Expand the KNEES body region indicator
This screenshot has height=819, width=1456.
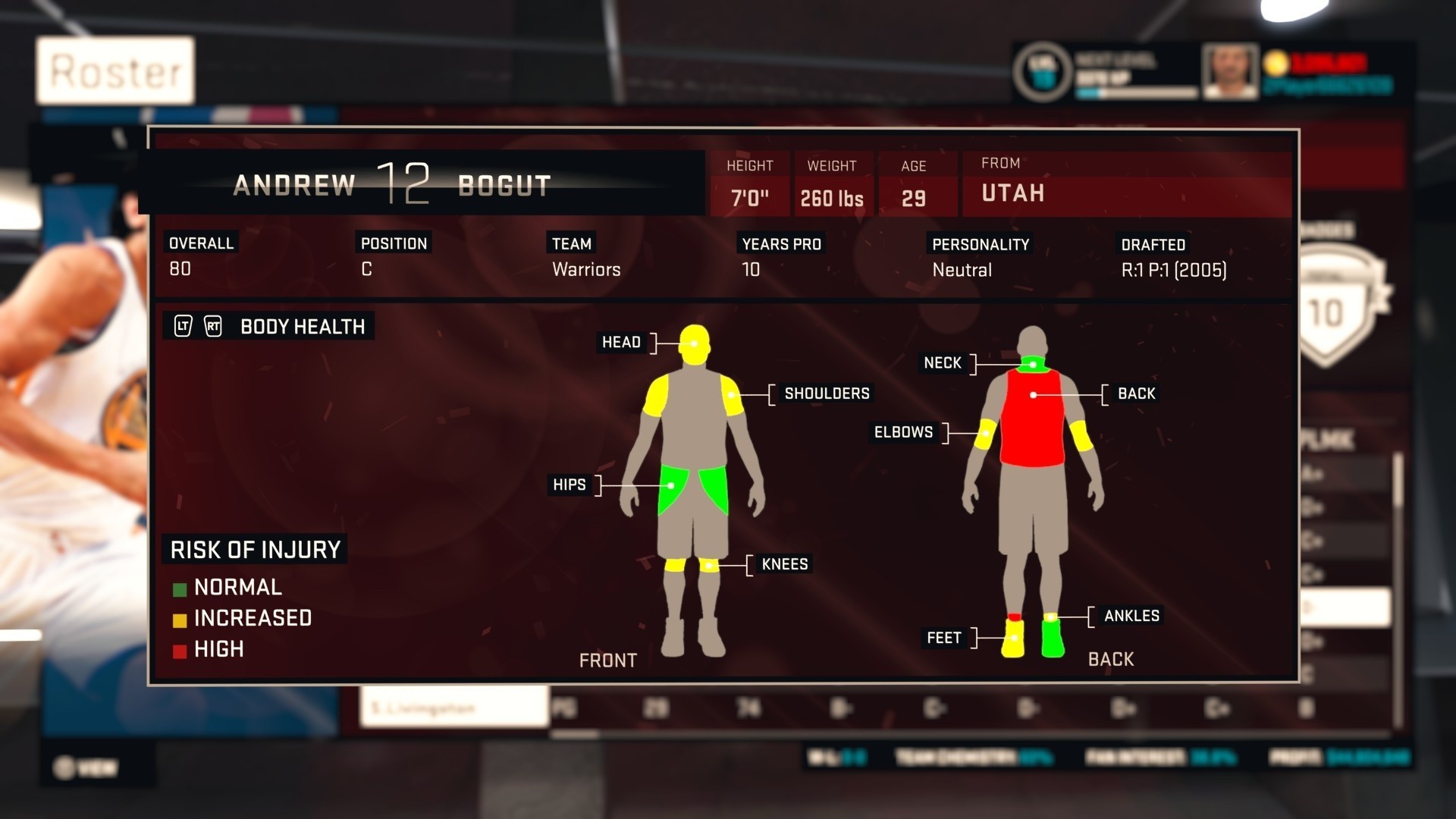pyautogui.click(x=710, y=564)
